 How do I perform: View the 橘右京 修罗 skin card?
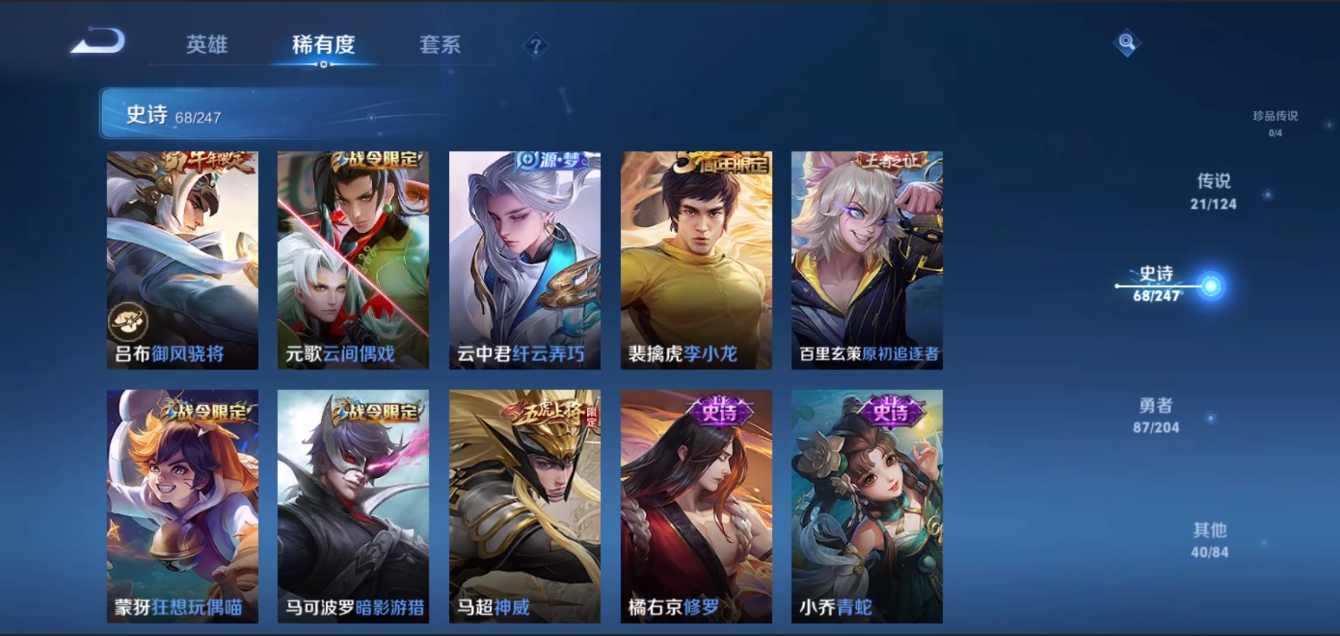point(696,506)
